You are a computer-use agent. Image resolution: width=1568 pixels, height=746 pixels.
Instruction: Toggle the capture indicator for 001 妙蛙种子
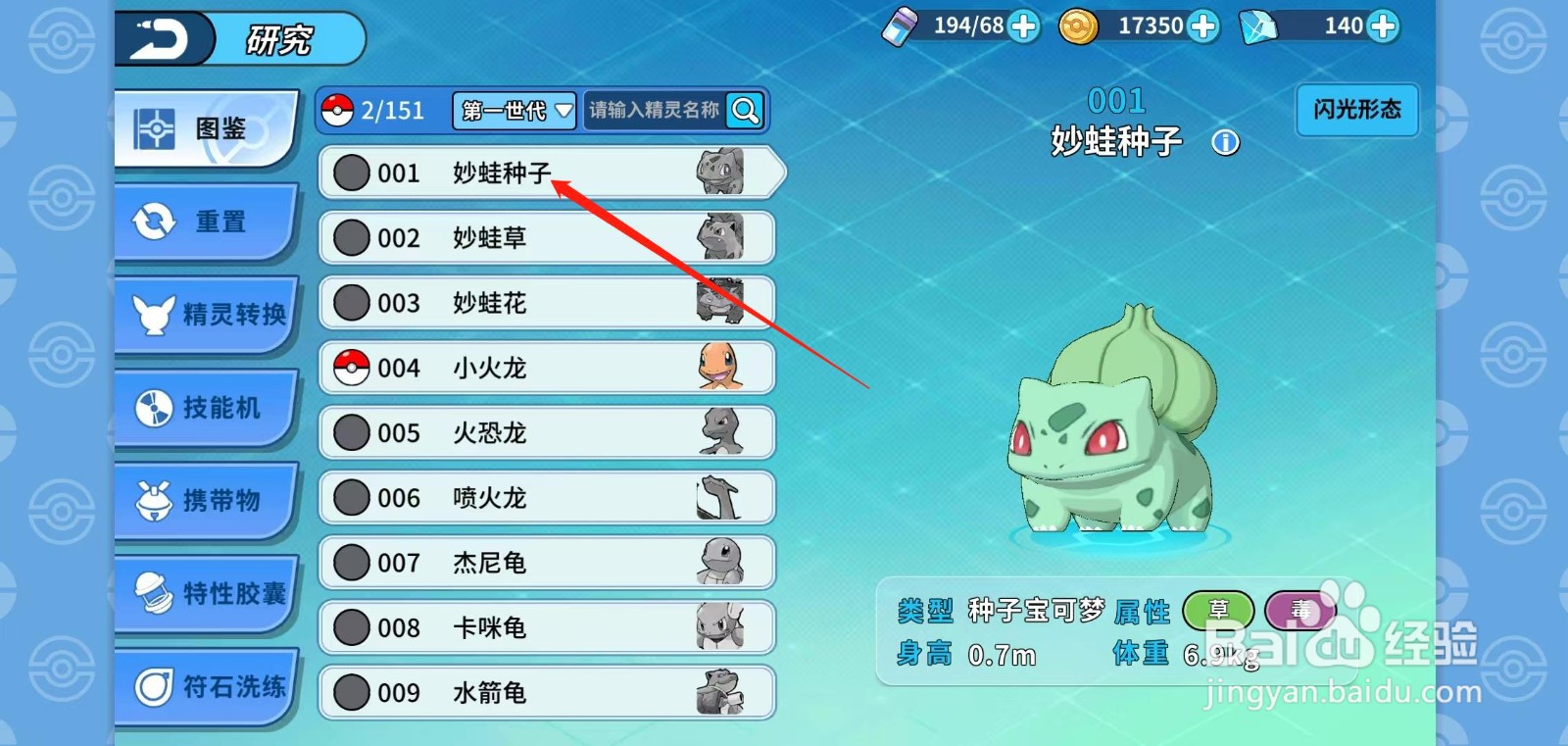click(352, 174)
